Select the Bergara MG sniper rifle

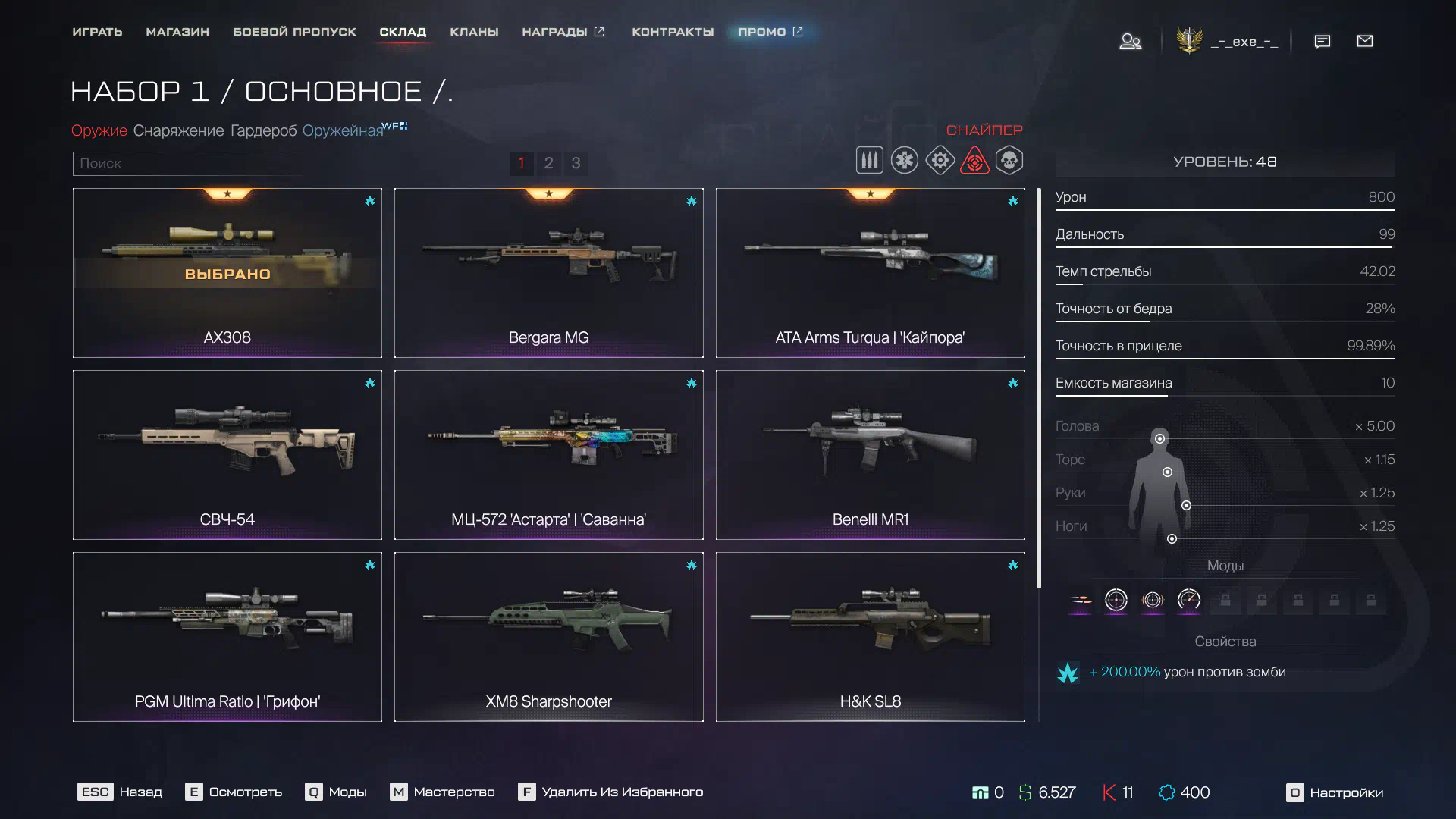point(548,273)
